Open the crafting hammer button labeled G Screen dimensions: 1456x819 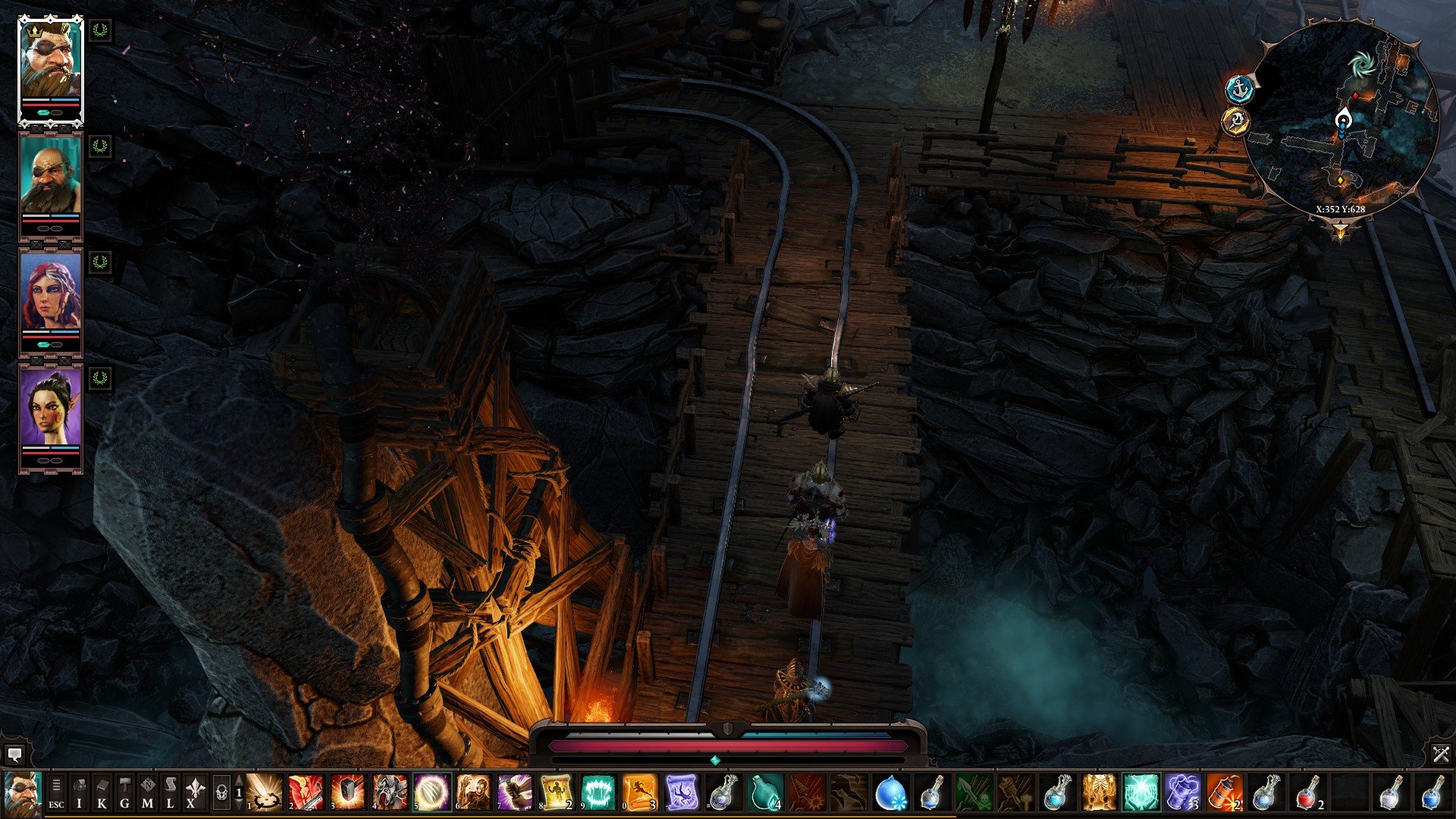coord(125,792)
